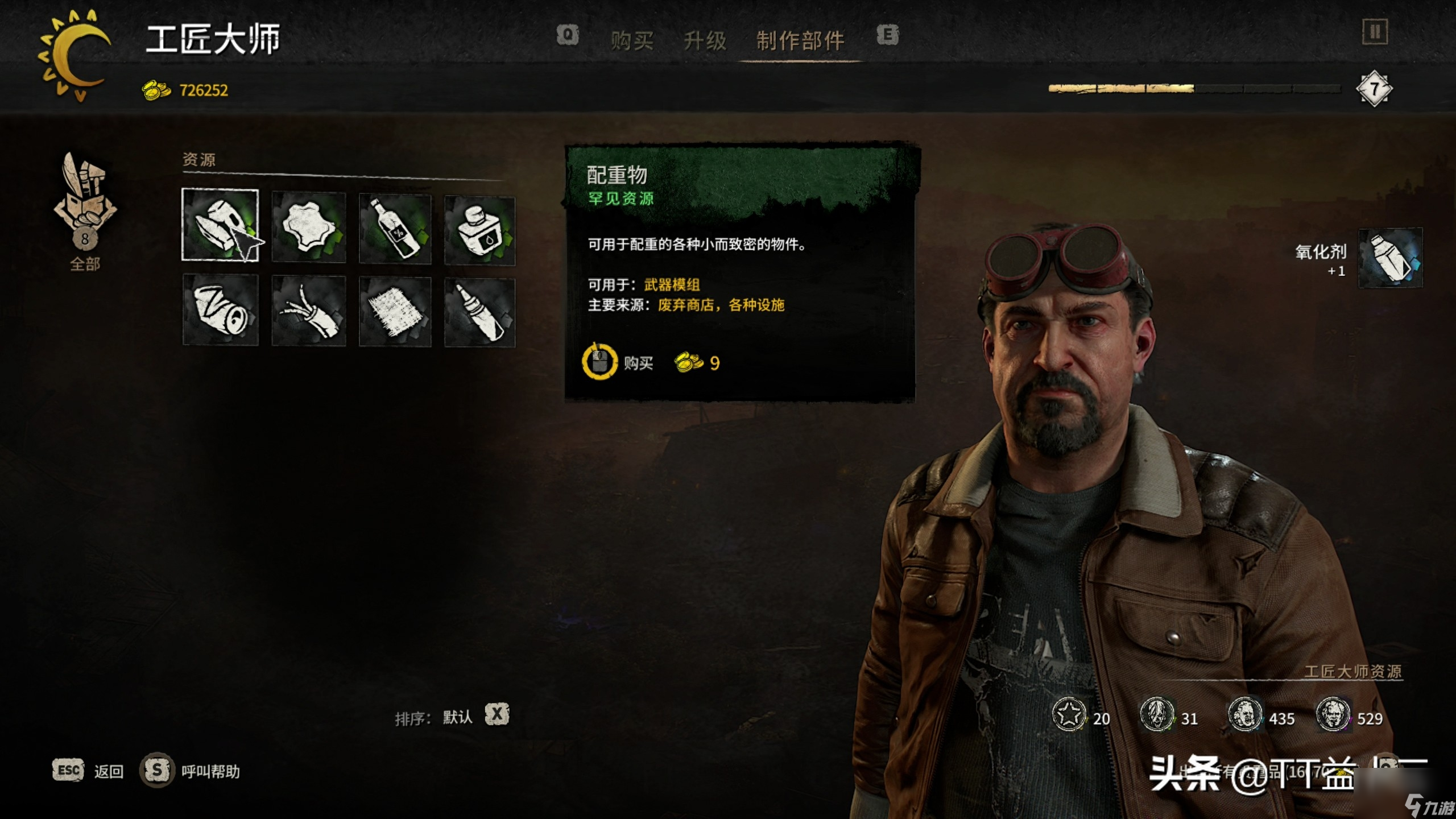The width and height of the screenshot is (1456, 819).
Task: Select the 制作部件 tab
Action: click(800, 40)
